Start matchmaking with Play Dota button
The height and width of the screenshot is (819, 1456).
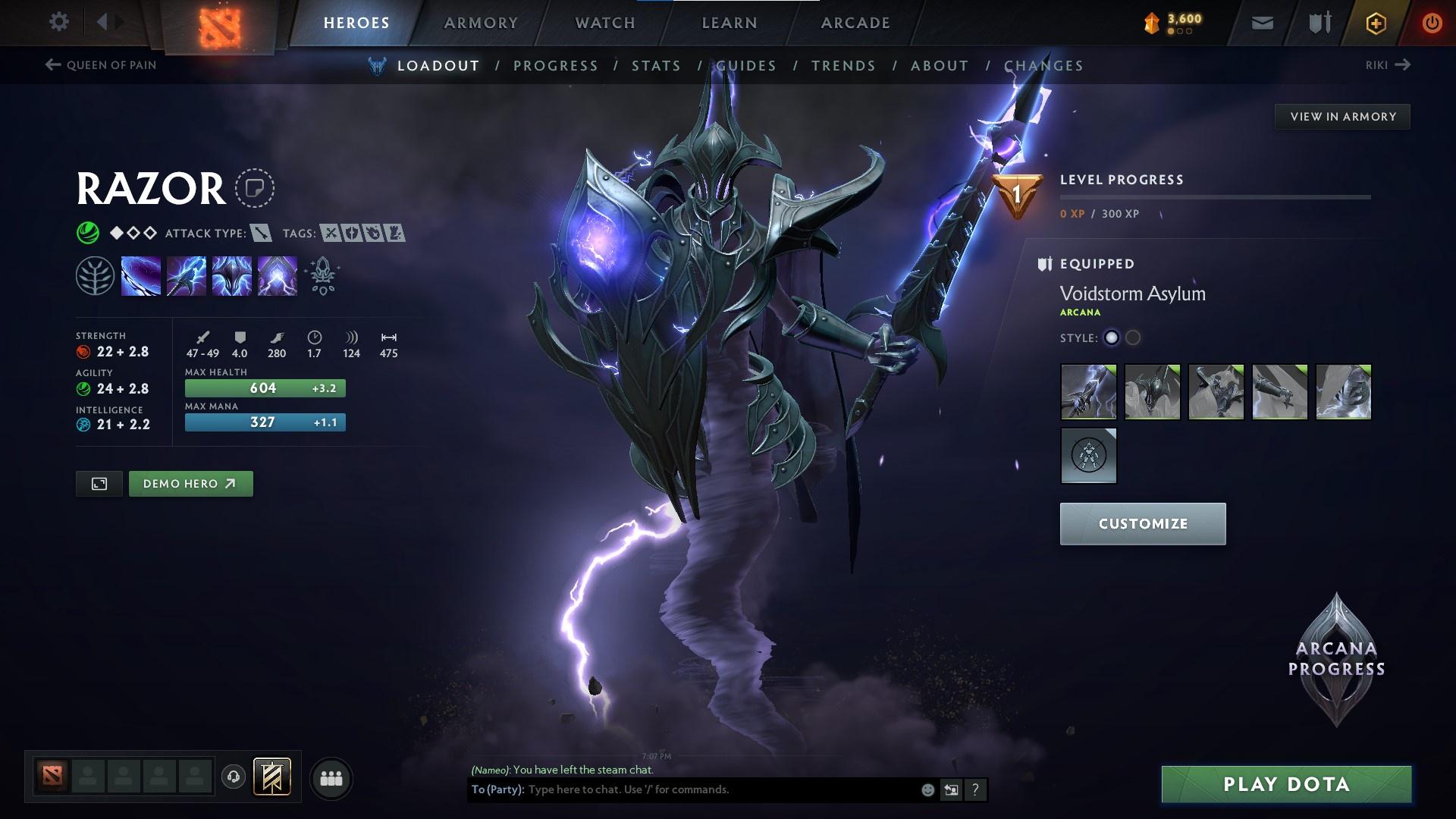(1286, 784)
